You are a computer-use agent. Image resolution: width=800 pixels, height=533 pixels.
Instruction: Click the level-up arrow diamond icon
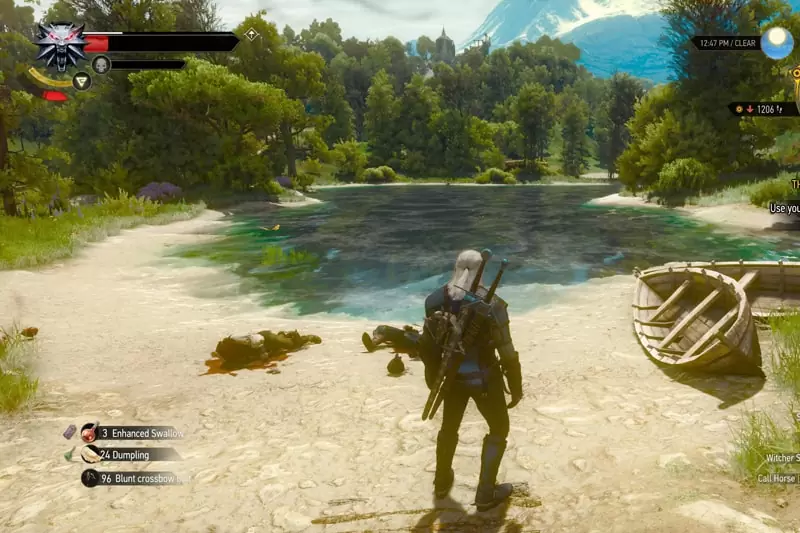pyautogui.click(x=252, y=35)
